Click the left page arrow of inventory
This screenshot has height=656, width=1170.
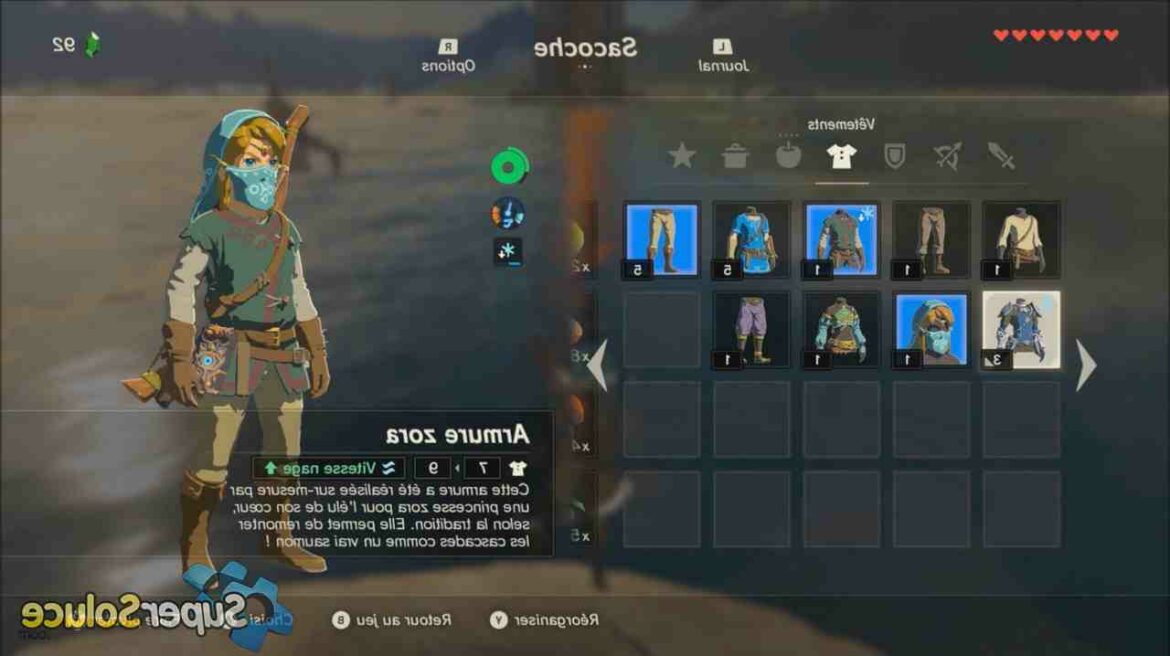(x=597, y=366)
